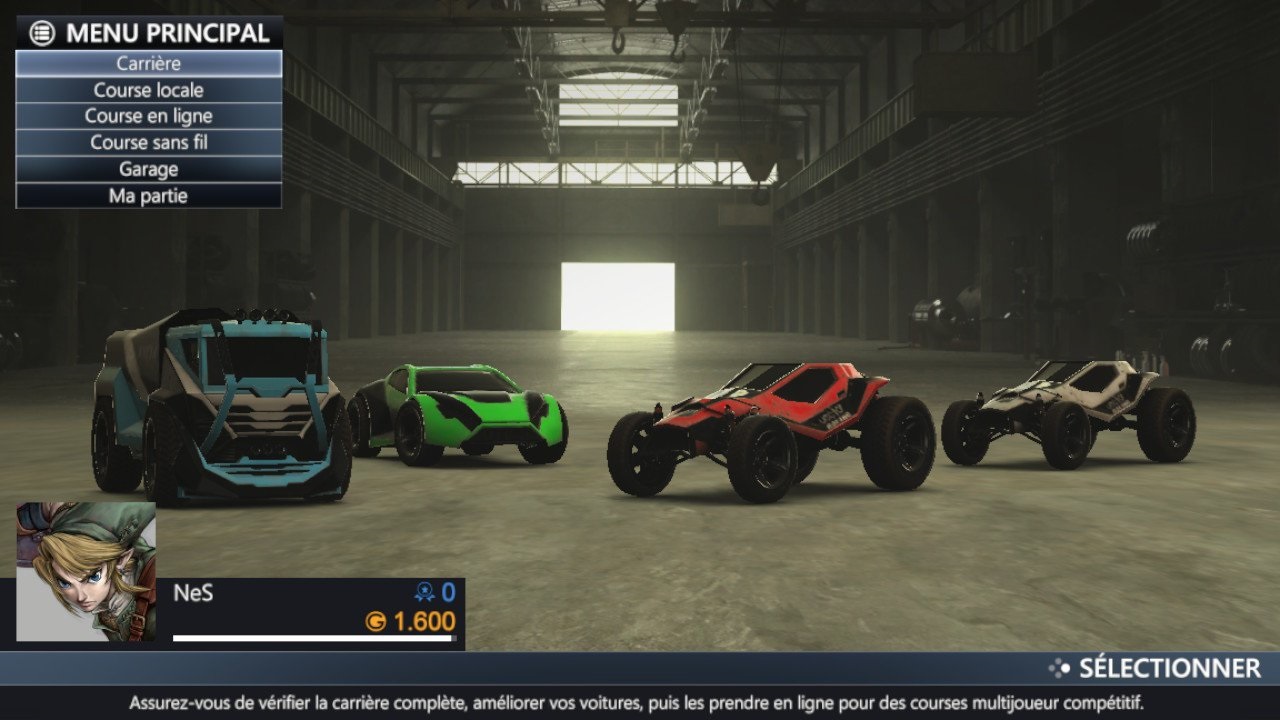Viewport: 1280px width, 720px height.
Task: Click the player name NeS
Action: coord(192,593)
